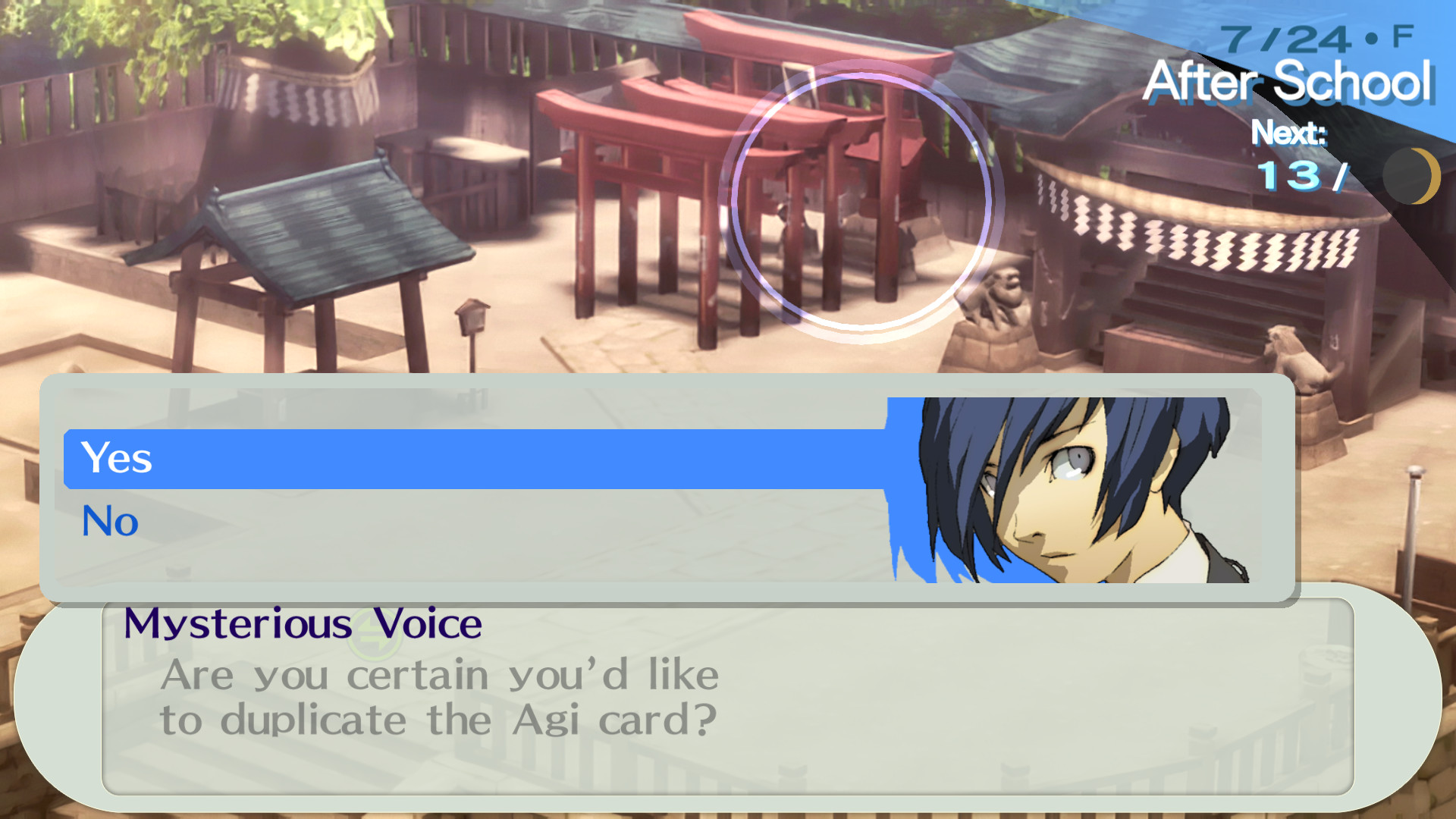Click the Mysterious Voice name label

tap(303, 624)
